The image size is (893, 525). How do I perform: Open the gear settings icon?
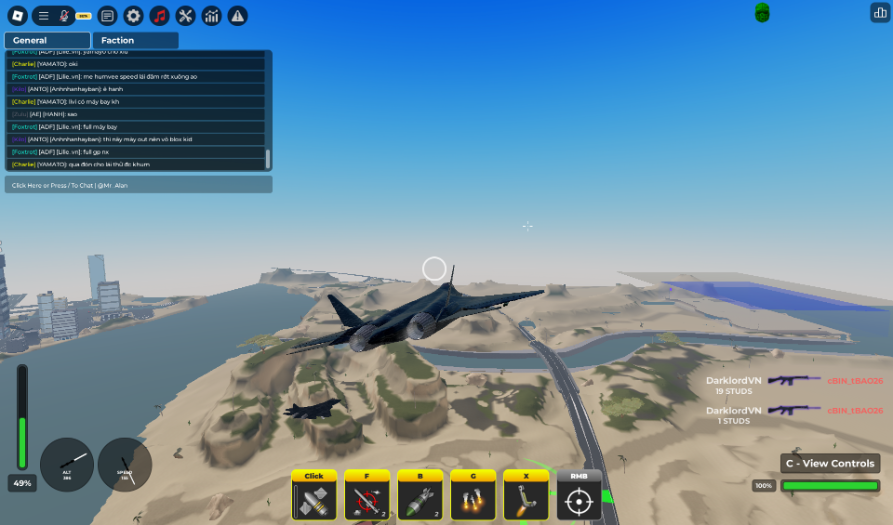[134, 15]
